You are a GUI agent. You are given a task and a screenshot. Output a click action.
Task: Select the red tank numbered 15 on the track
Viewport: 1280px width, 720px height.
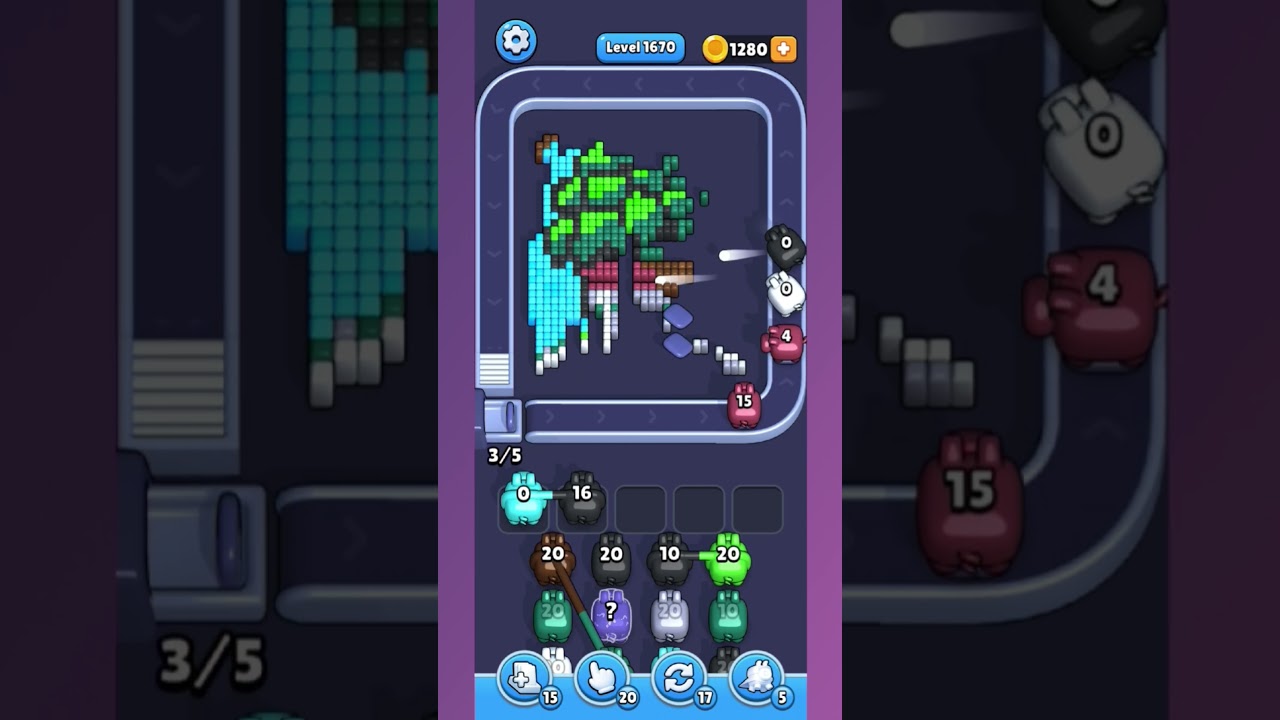745,400
